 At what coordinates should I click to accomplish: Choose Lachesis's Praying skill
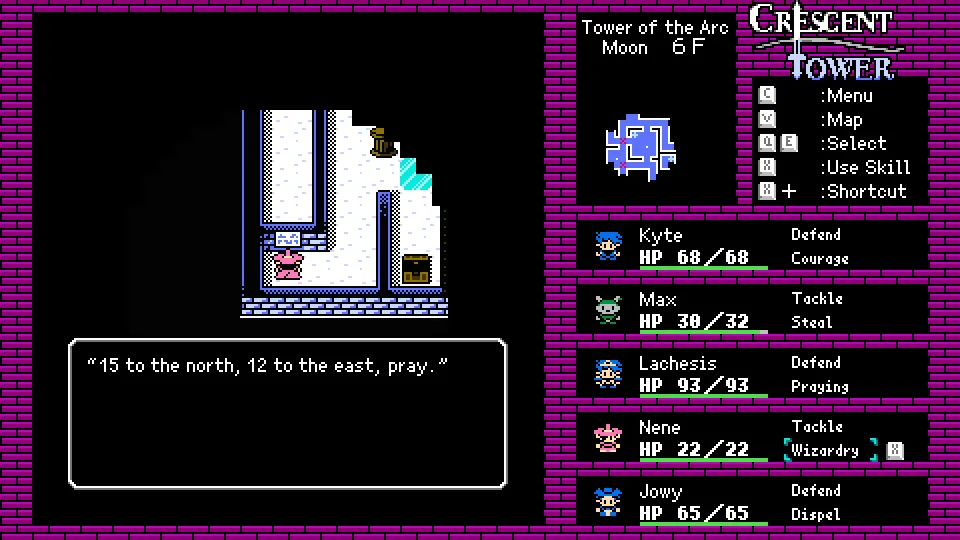point(819,387)
